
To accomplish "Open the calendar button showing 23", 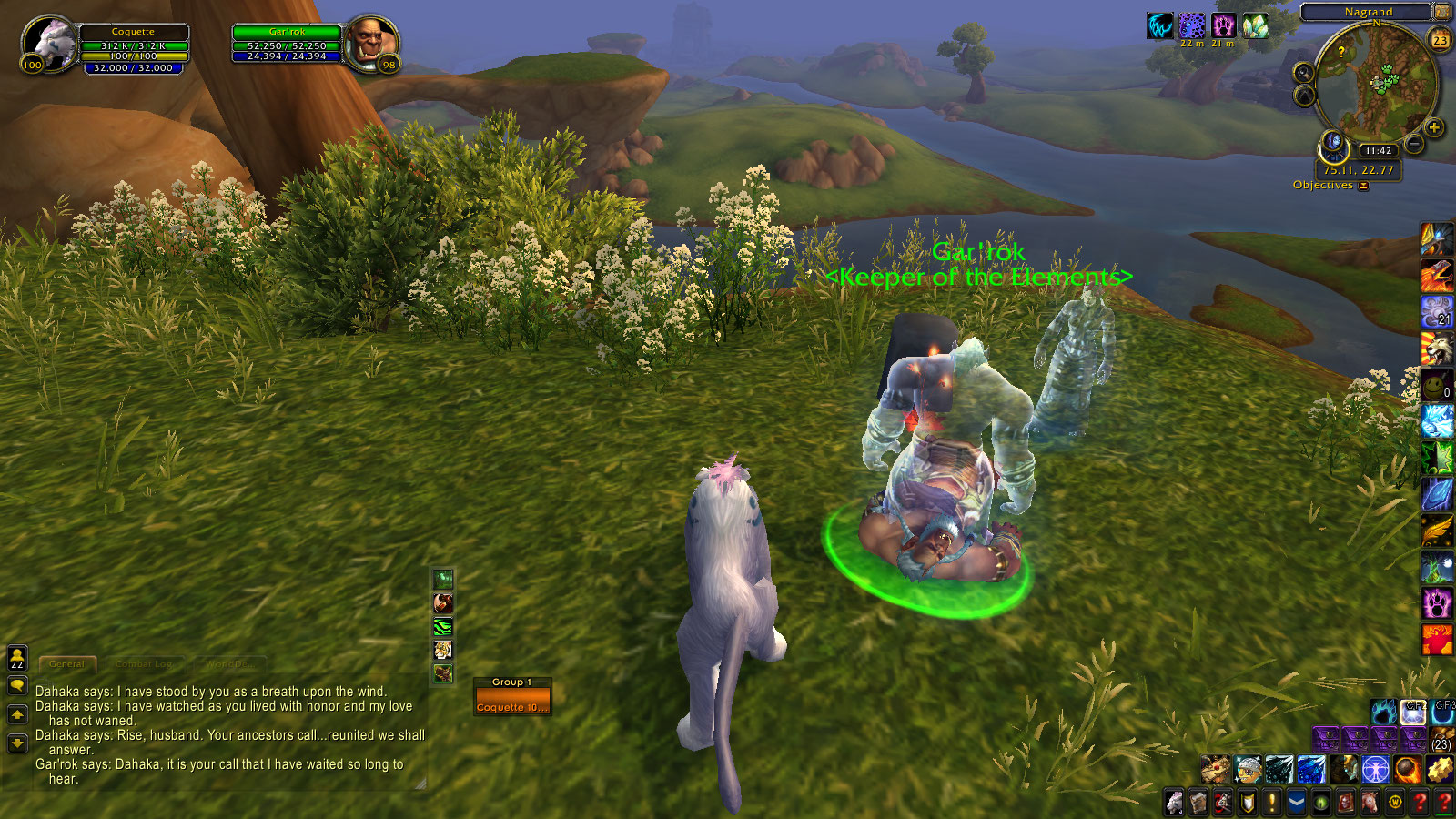I will (1441, 39).
